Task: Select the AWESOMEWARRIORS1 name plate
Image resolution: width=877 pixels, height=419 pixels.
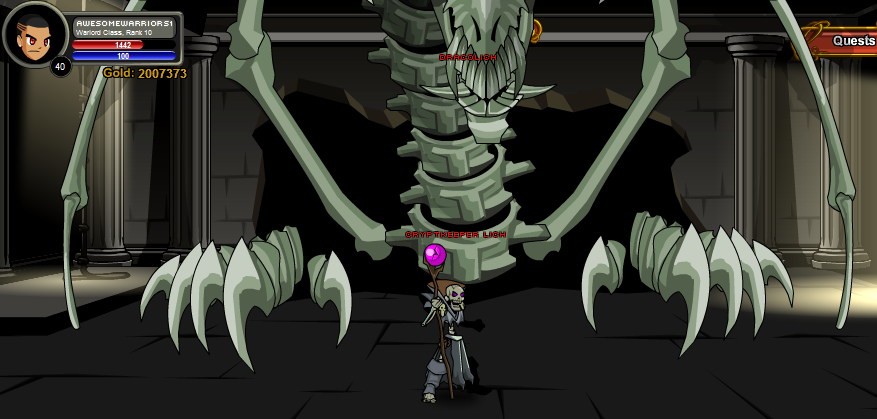Action: coord(124,22)
